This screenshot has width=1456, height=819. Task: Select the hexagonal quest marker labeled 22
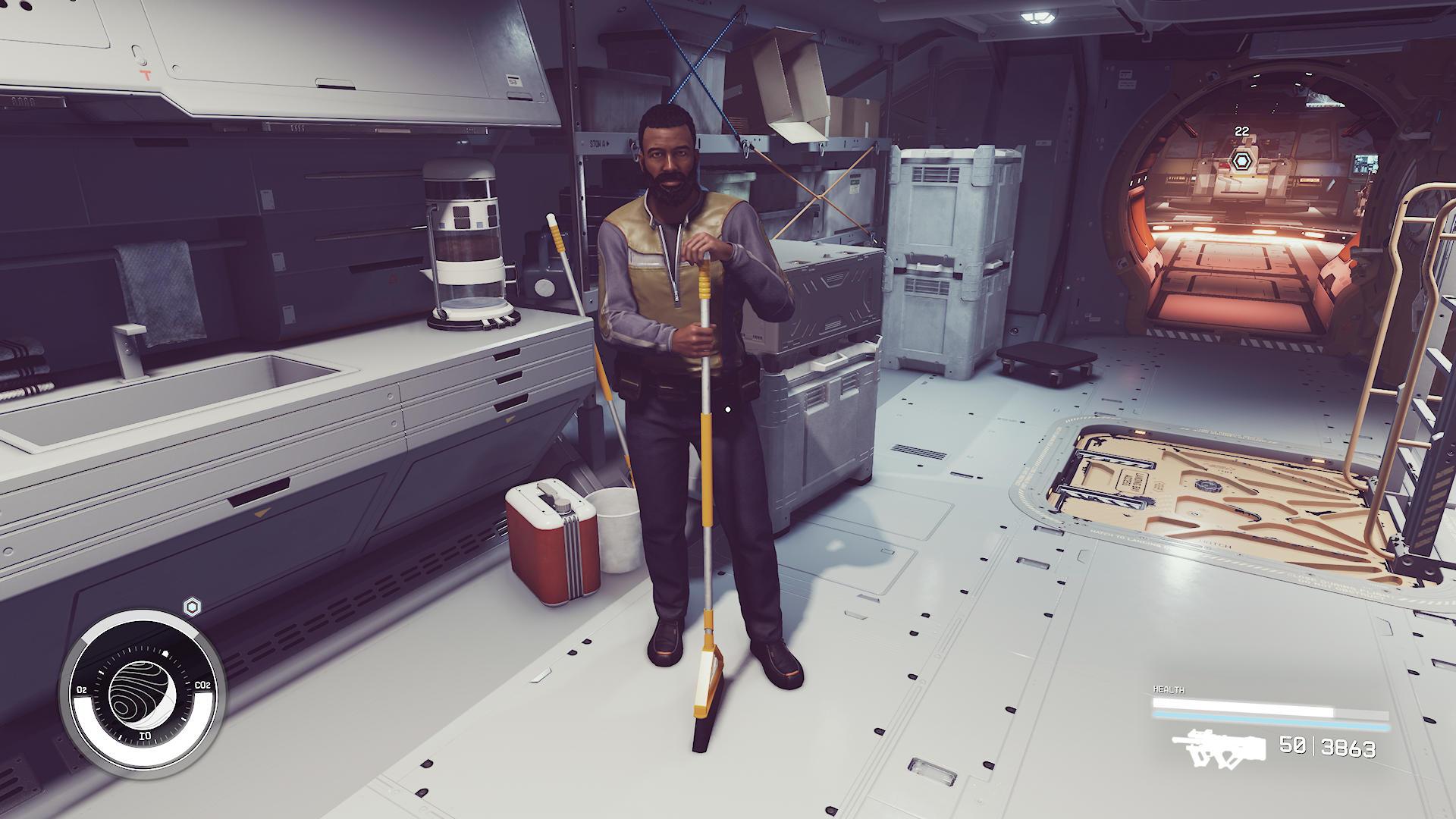(x=1241, y=161)
